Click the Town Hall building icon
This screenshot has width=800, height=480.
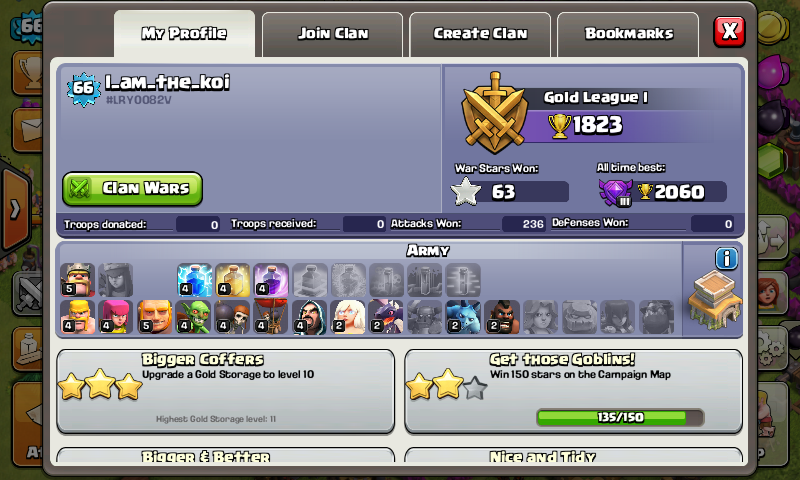pyautogui.click(x=714, y=304)
